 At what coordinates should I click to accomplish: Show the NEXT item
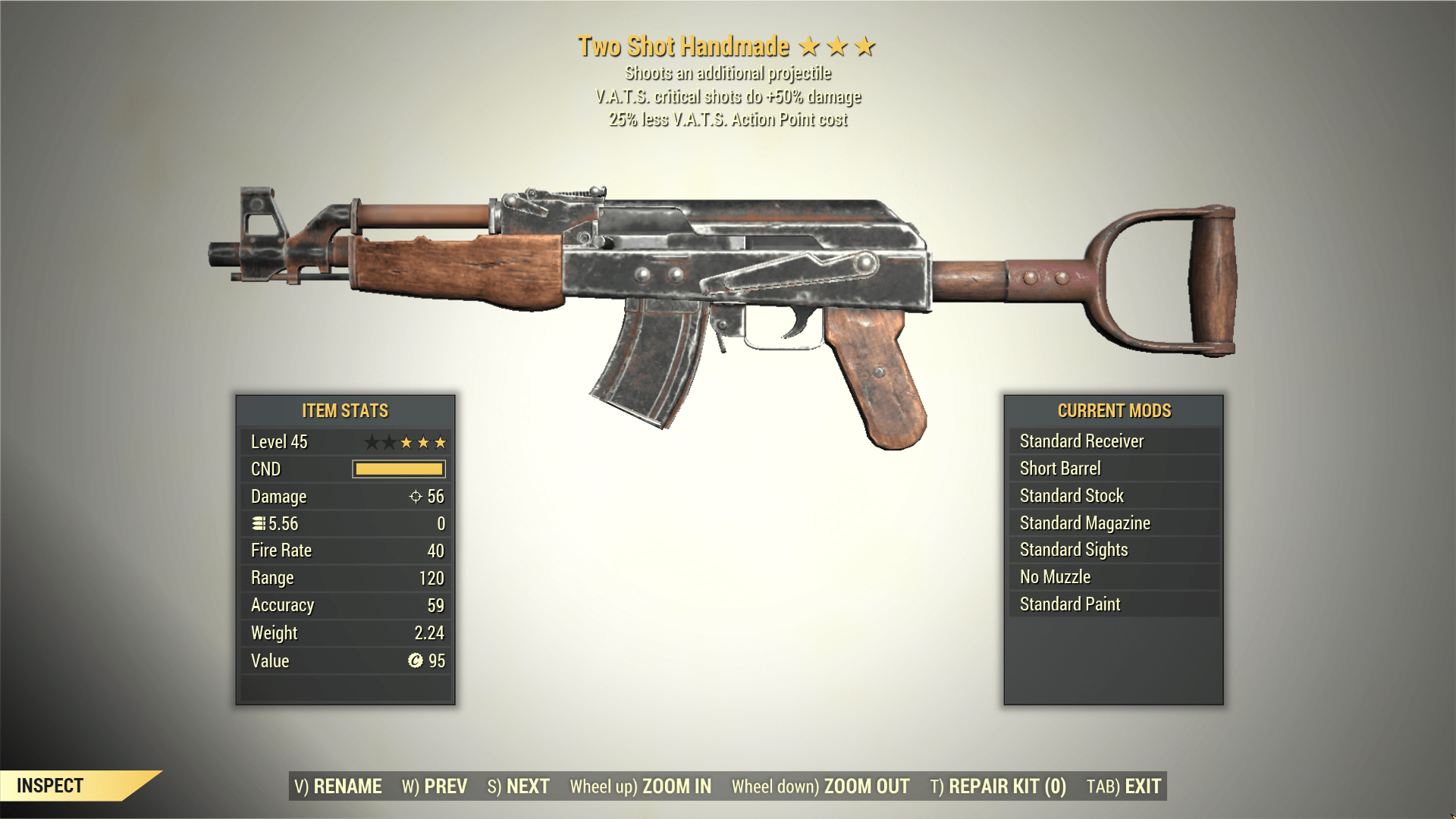point(519,786)
